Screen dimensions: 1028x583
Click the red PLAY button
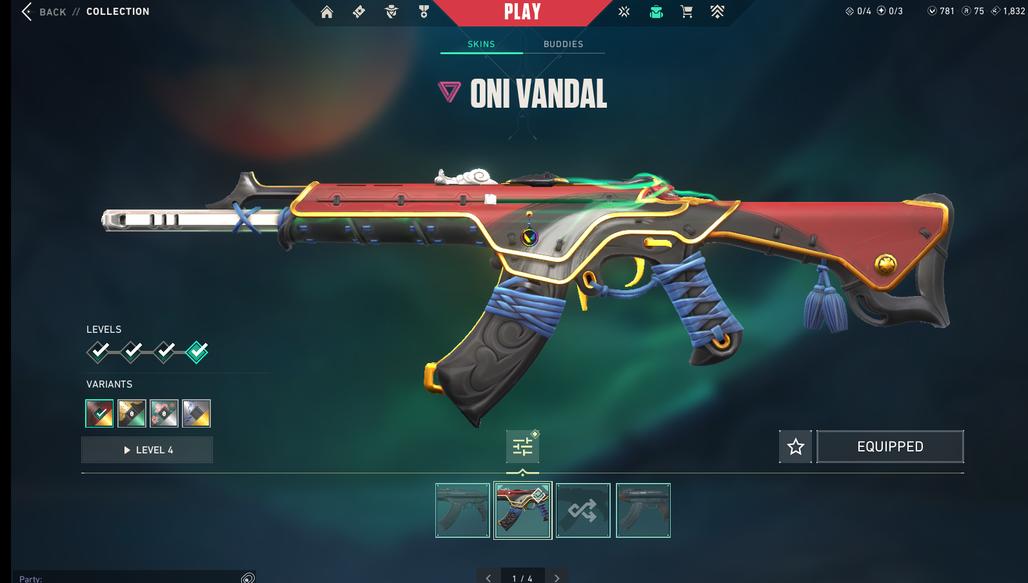[x=521, y=12]
